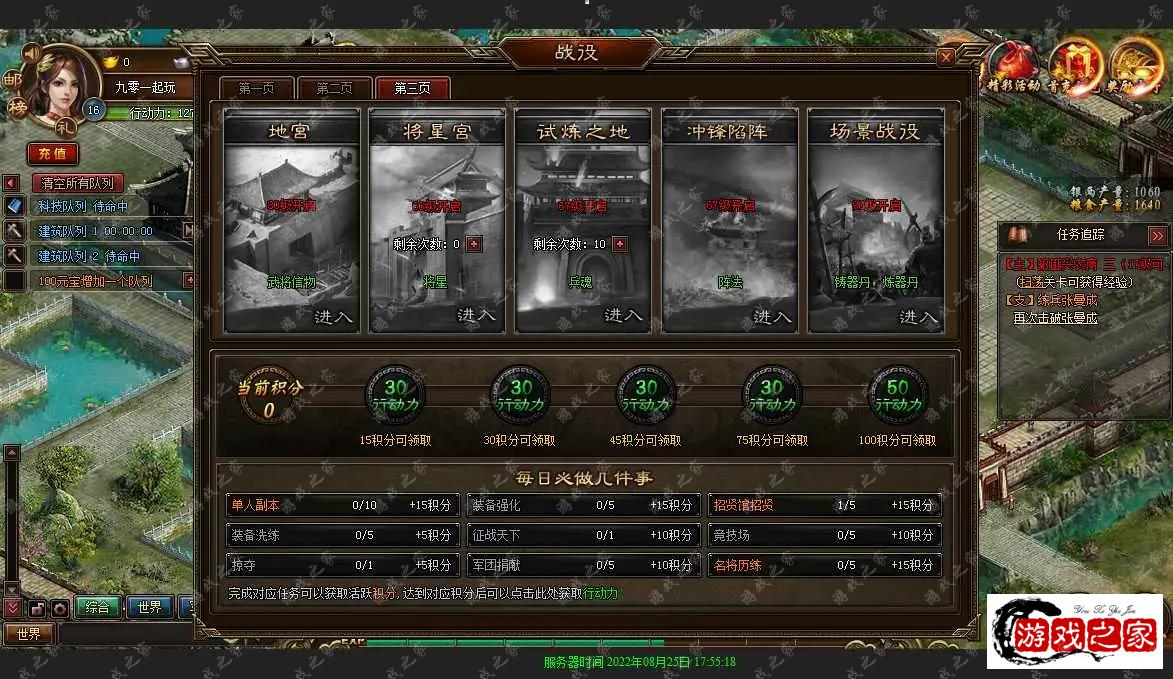Enter the 场景战役 campaign
Image resolution: width=1173 pixels, height=679 pixels.
coord(918,316)
